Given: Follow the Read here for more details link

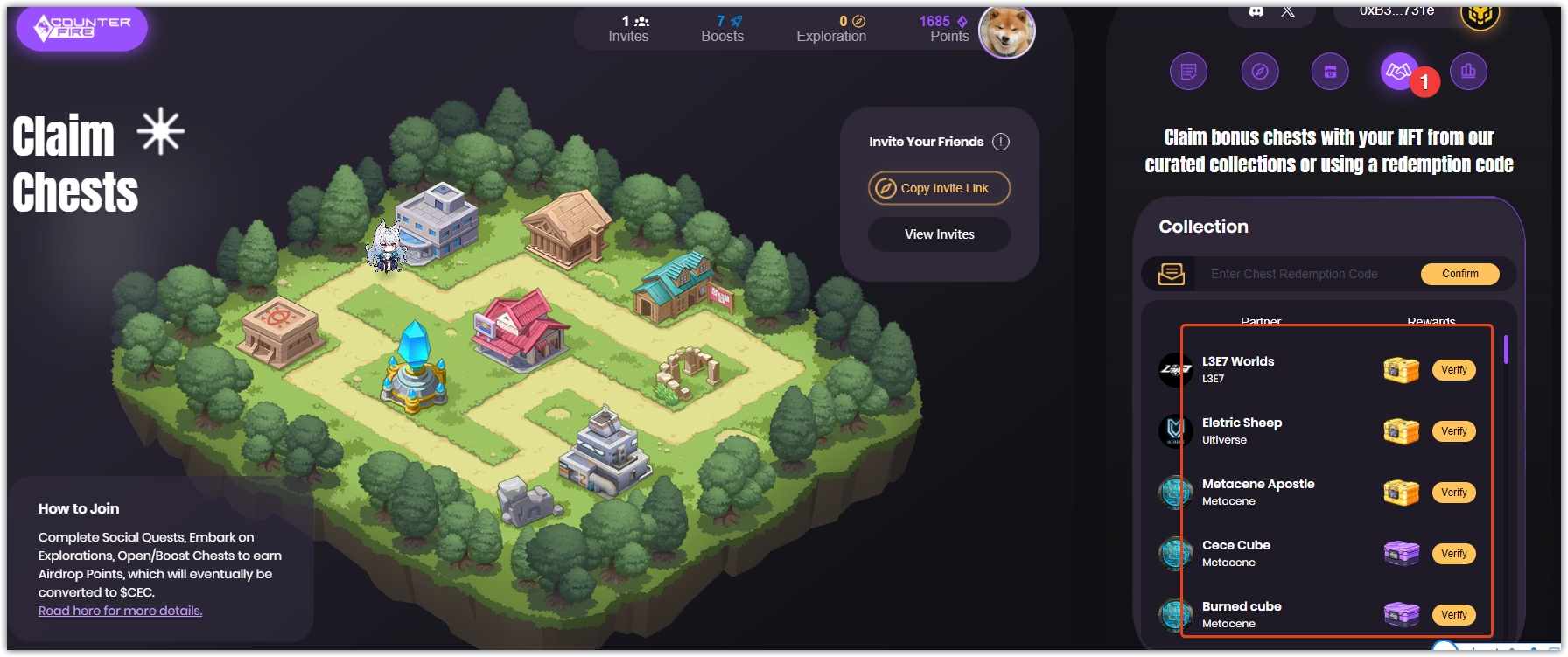Looking at the screenshot, I should pos(120,611).
